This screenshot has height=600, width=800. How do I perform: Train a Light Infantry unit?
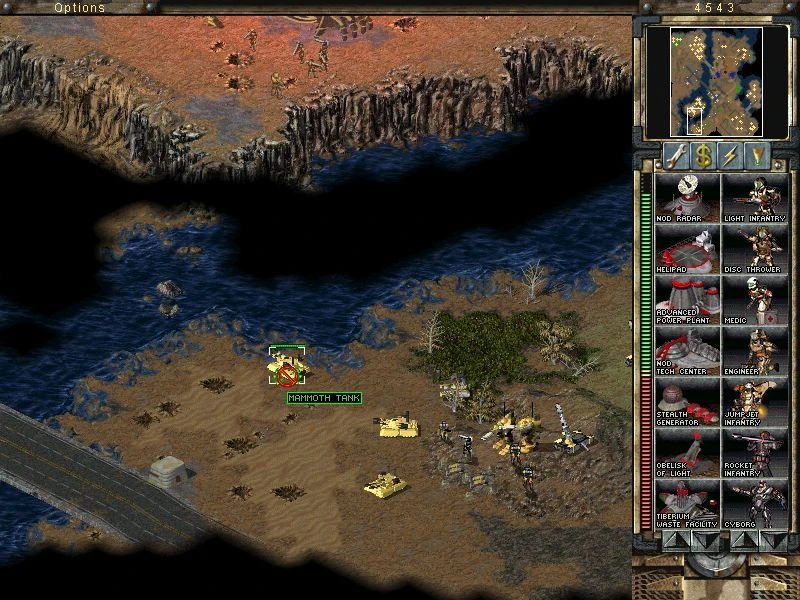tap(754, 198)
